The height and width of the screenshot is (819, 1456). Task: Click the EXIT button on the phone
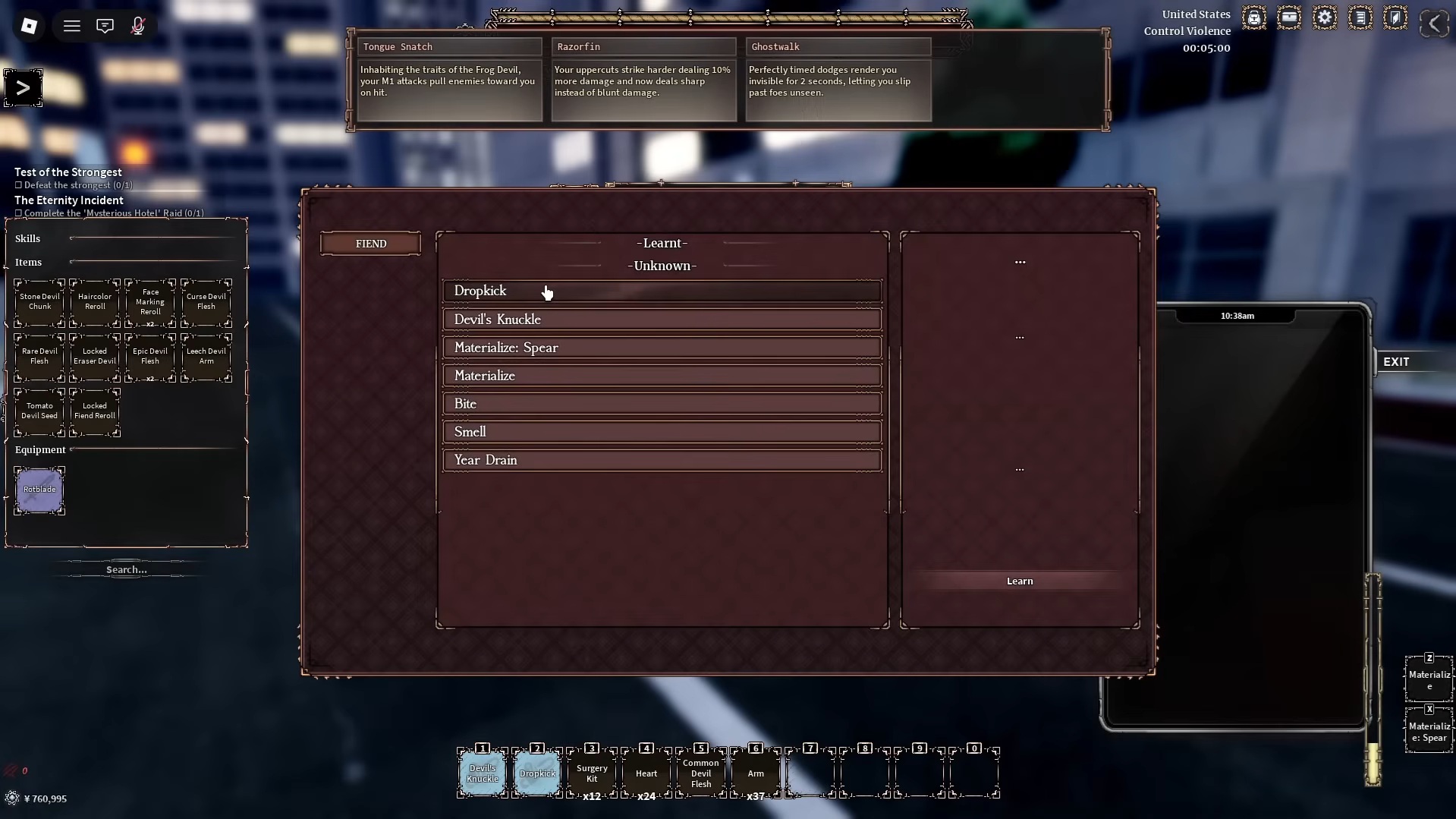coord(1397,361)
